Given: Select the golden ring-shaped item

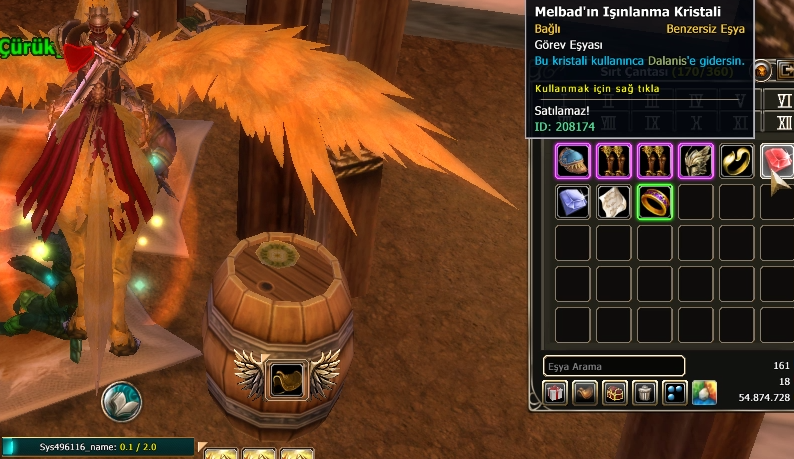Looking at the screenshot, I should pos(736,161).
